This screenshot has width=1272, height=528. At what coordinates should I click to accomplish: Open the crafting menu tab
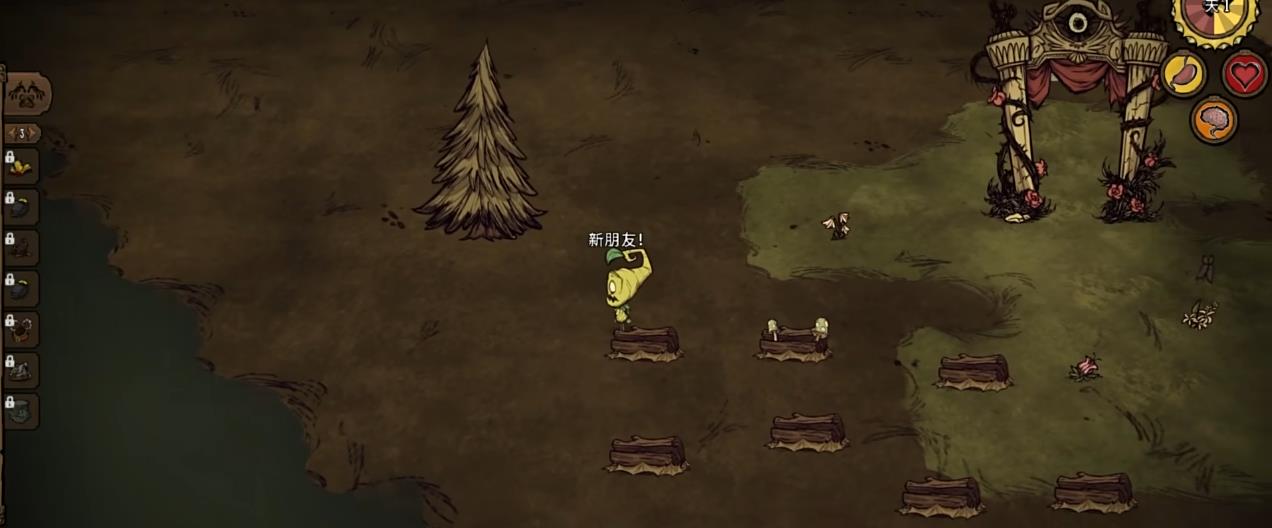point(25,95)
